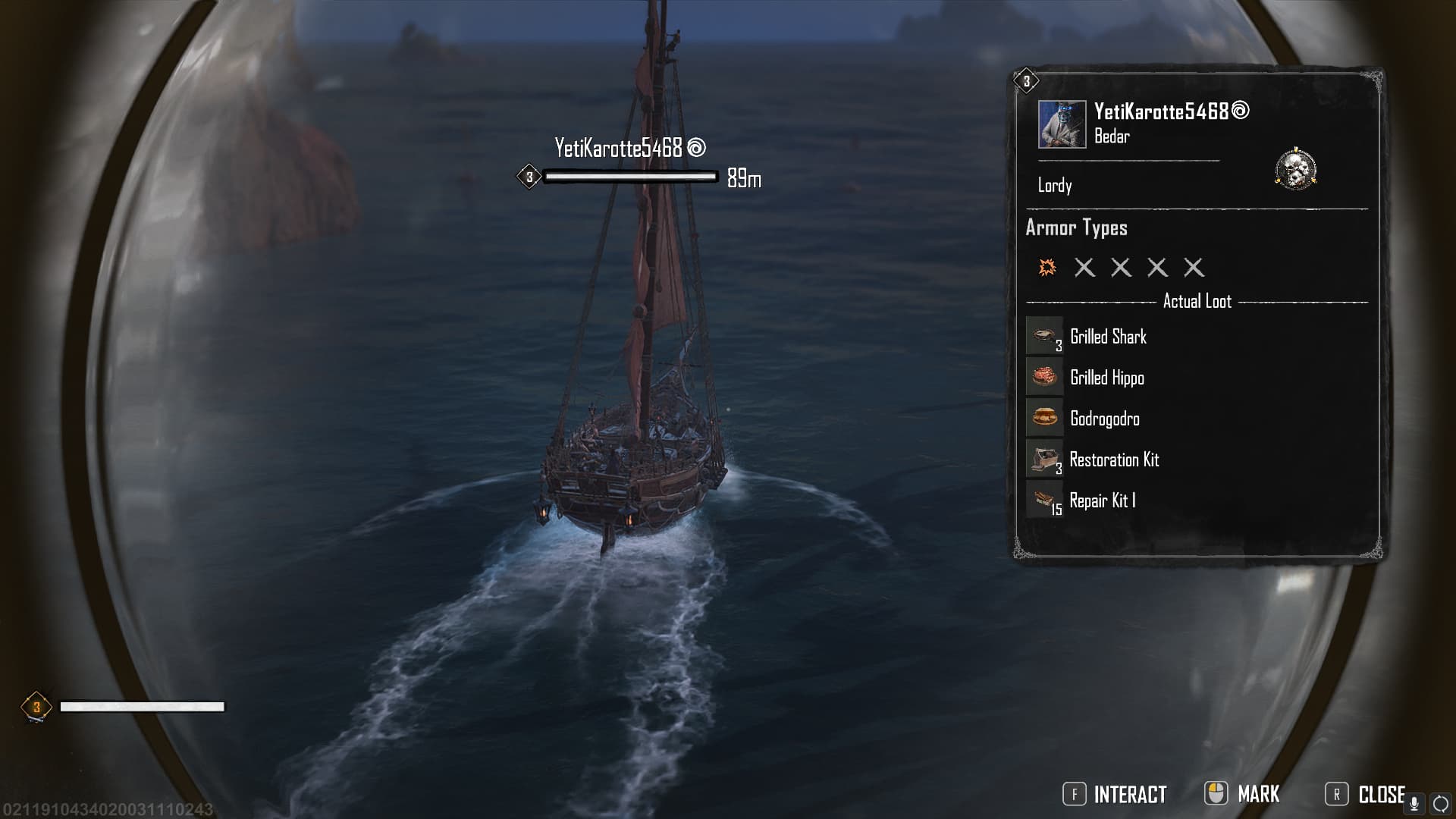
Task: Pick the Restoration Kit loot entry
Action: [1113, 460]
